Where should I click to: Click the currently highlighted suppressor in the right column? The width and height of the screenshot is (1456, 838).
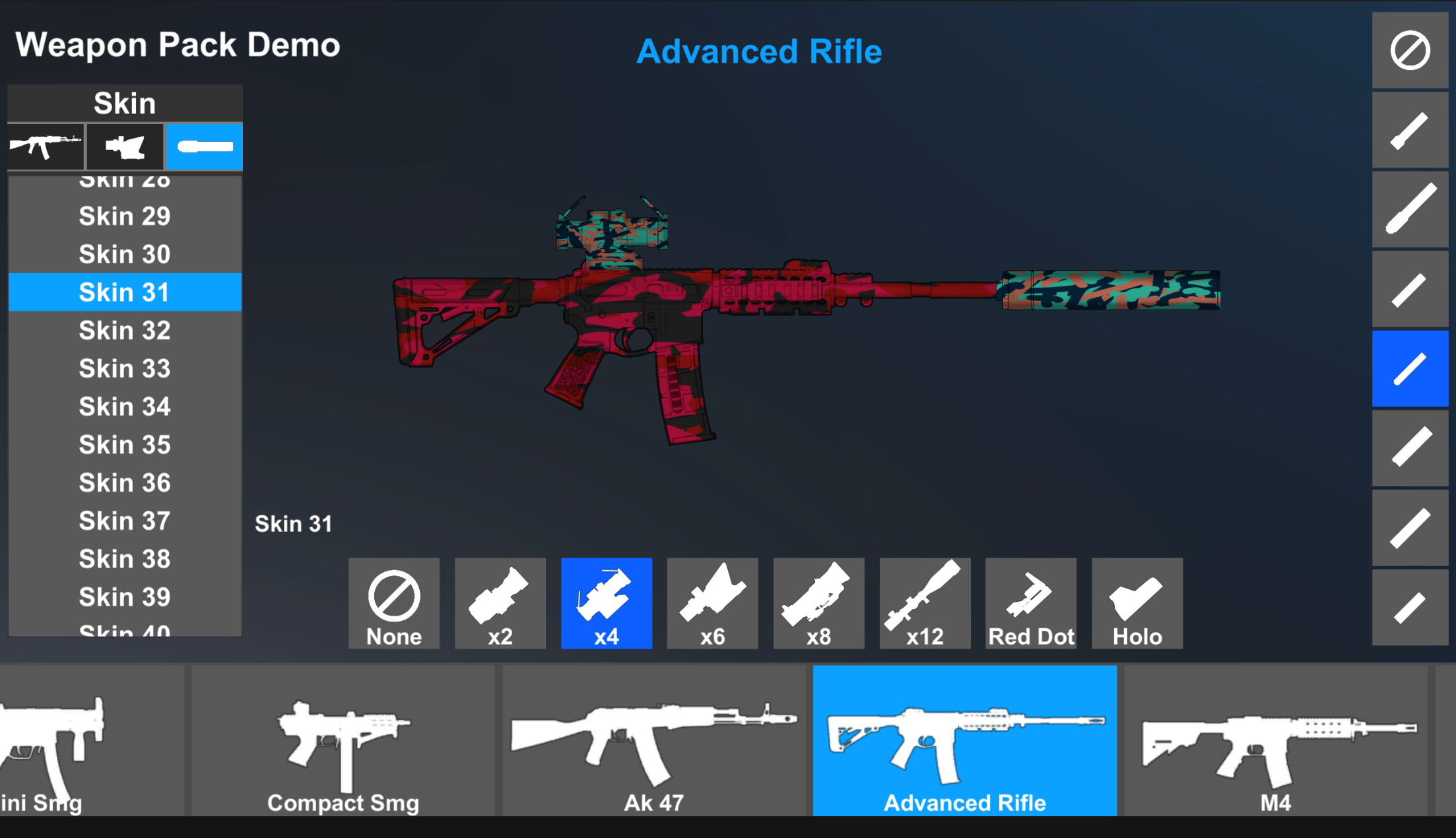tap(1410, 369)
